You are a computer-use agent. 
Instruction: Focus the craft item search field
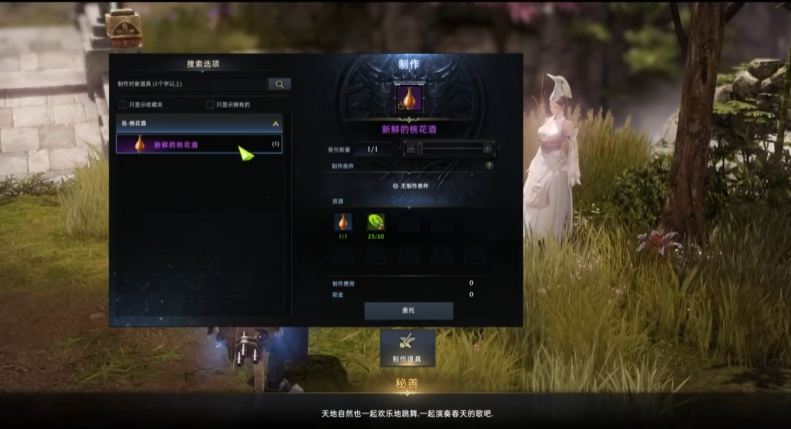coord(191,85)
